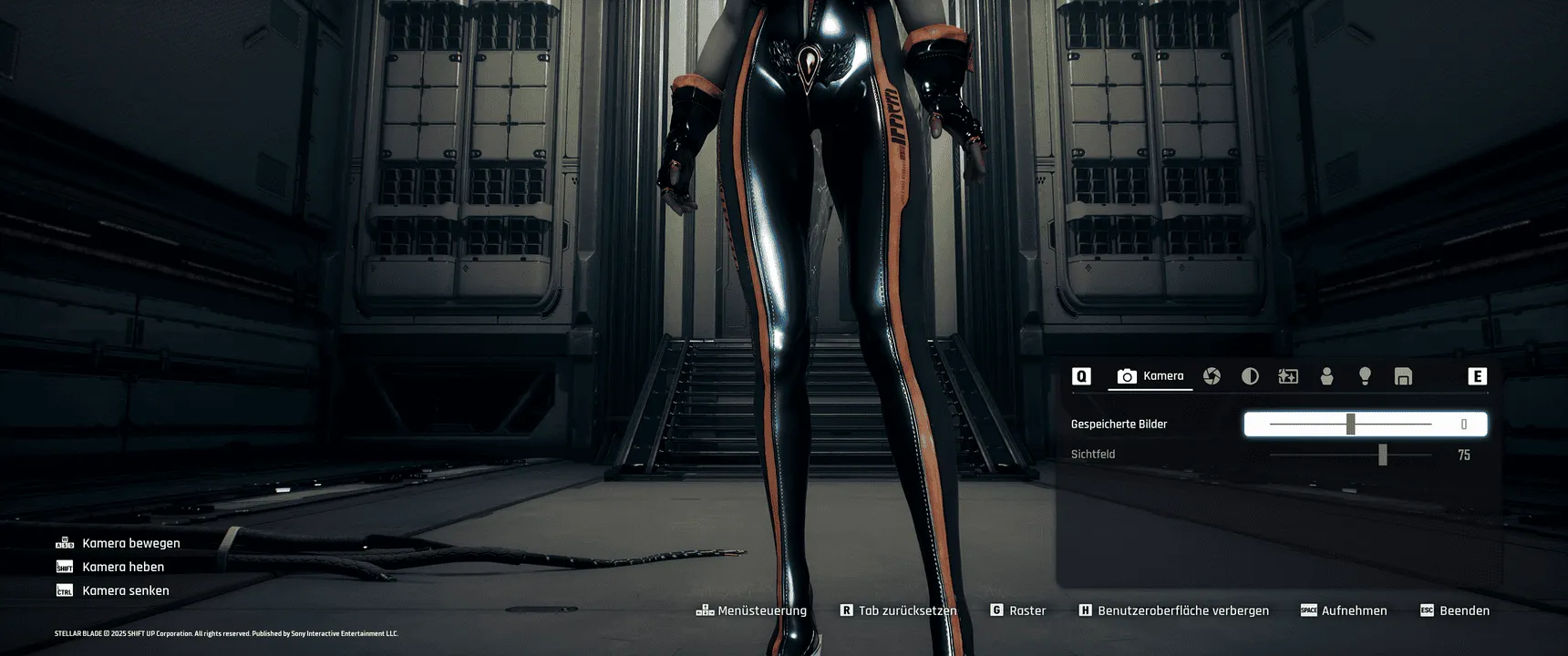Image resolution: width=1568 pixels, height=656 pixels.
Task: Open the floppy disk save tab
Action: tap(1403, 376)
